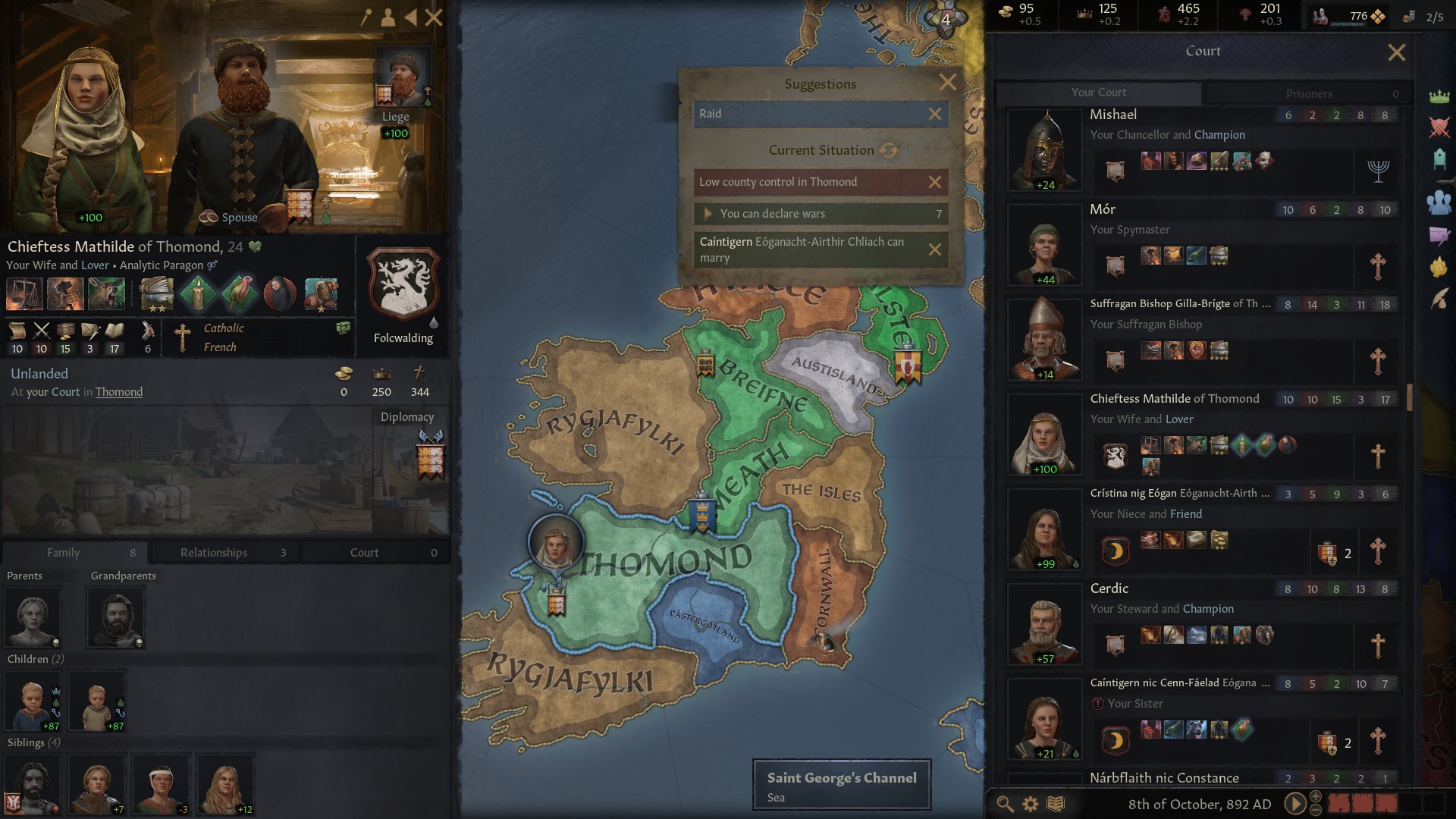
Task: Select the Caíntigern can marry suggestion
Action: click(x=804, y=249)
